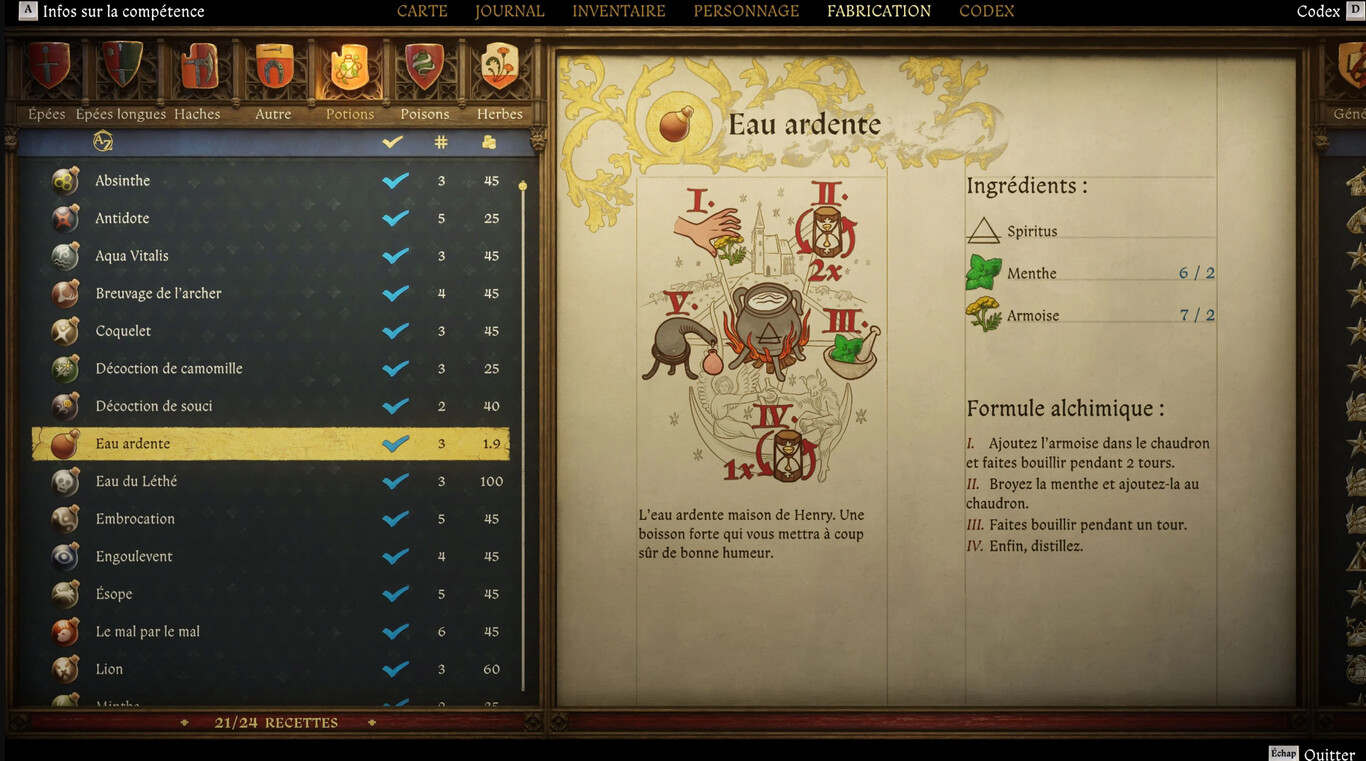Image resolution: width=1366 pixels, height=761 pixels.
Task: Click the checkmark beside Eau du Léthé
Action: click(394, 481)
